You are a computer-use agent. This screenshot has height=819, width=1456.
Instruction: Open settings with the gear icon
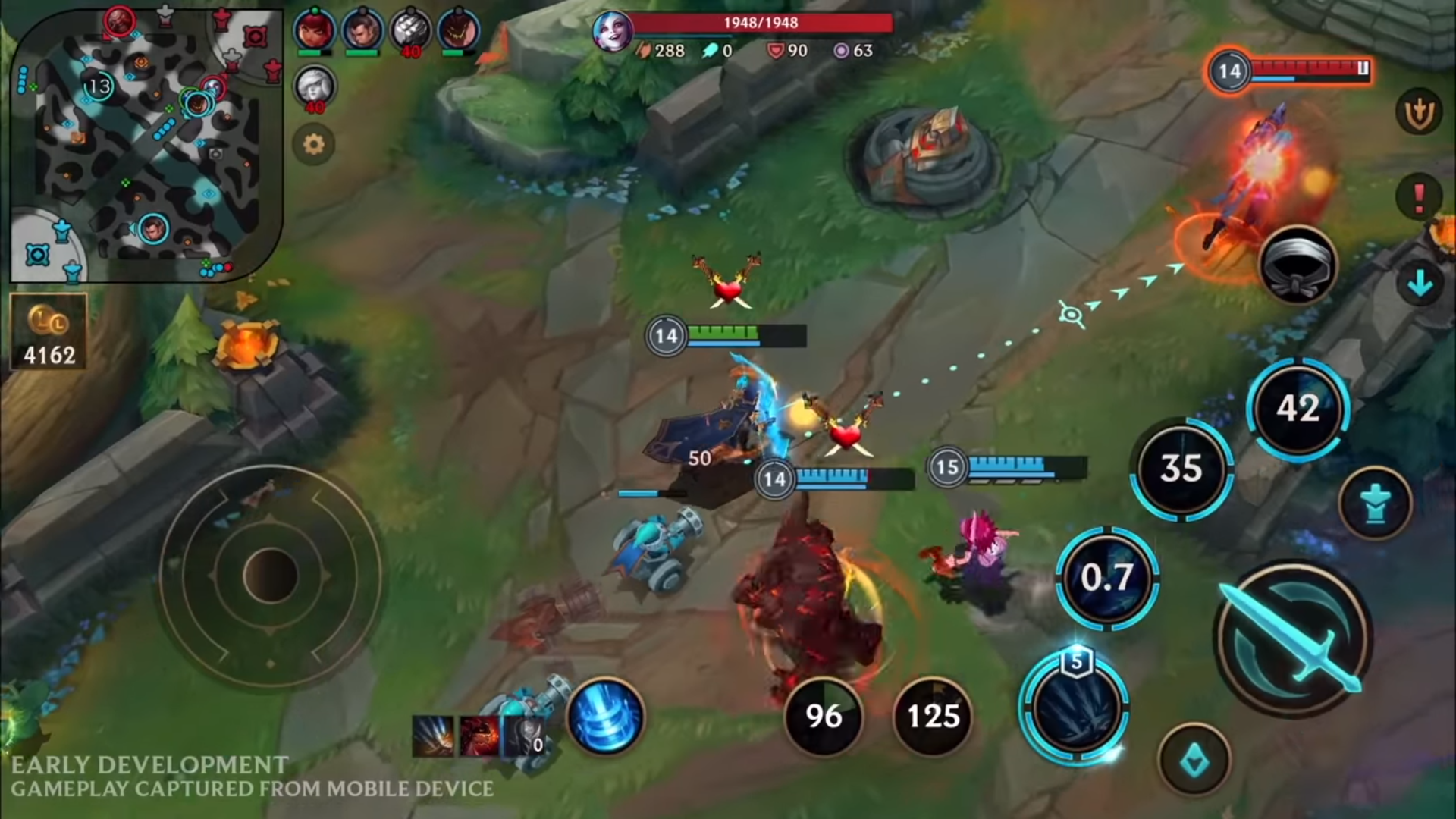(313, 144)
